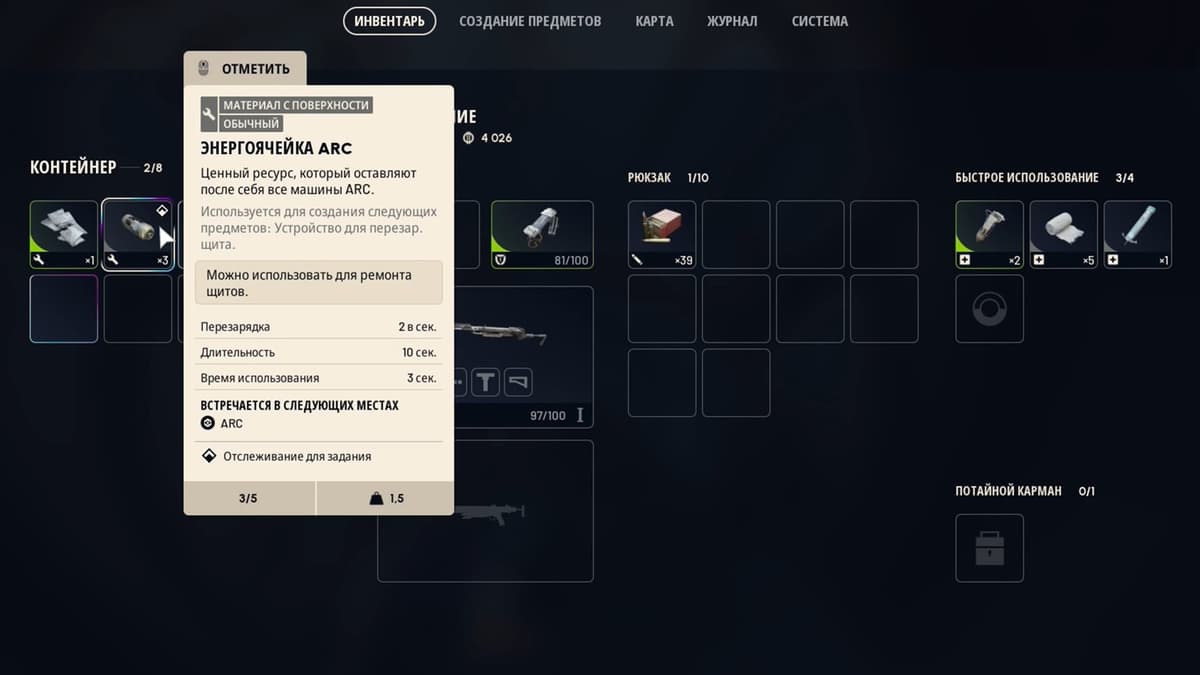Select the bandage roll quick-use slot
This screenshot has height=675, width=1200.
(1063, 235)
